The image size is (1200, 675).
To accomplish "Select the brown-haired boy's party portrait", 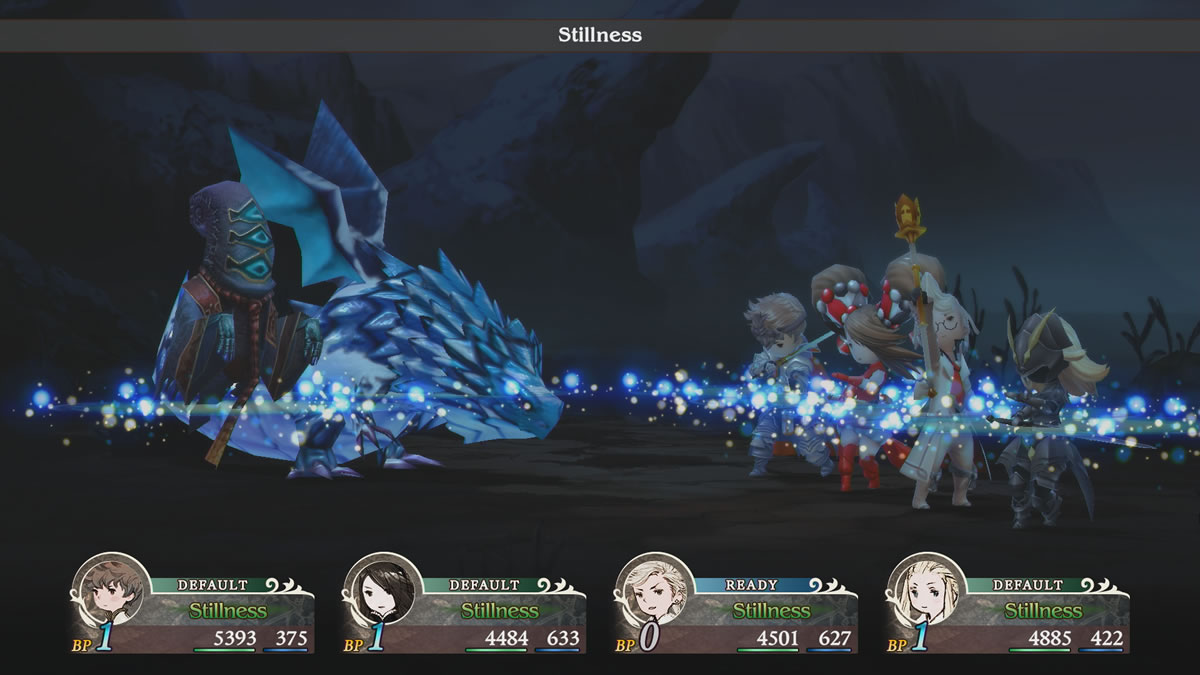I will click(x=111, y=592).
